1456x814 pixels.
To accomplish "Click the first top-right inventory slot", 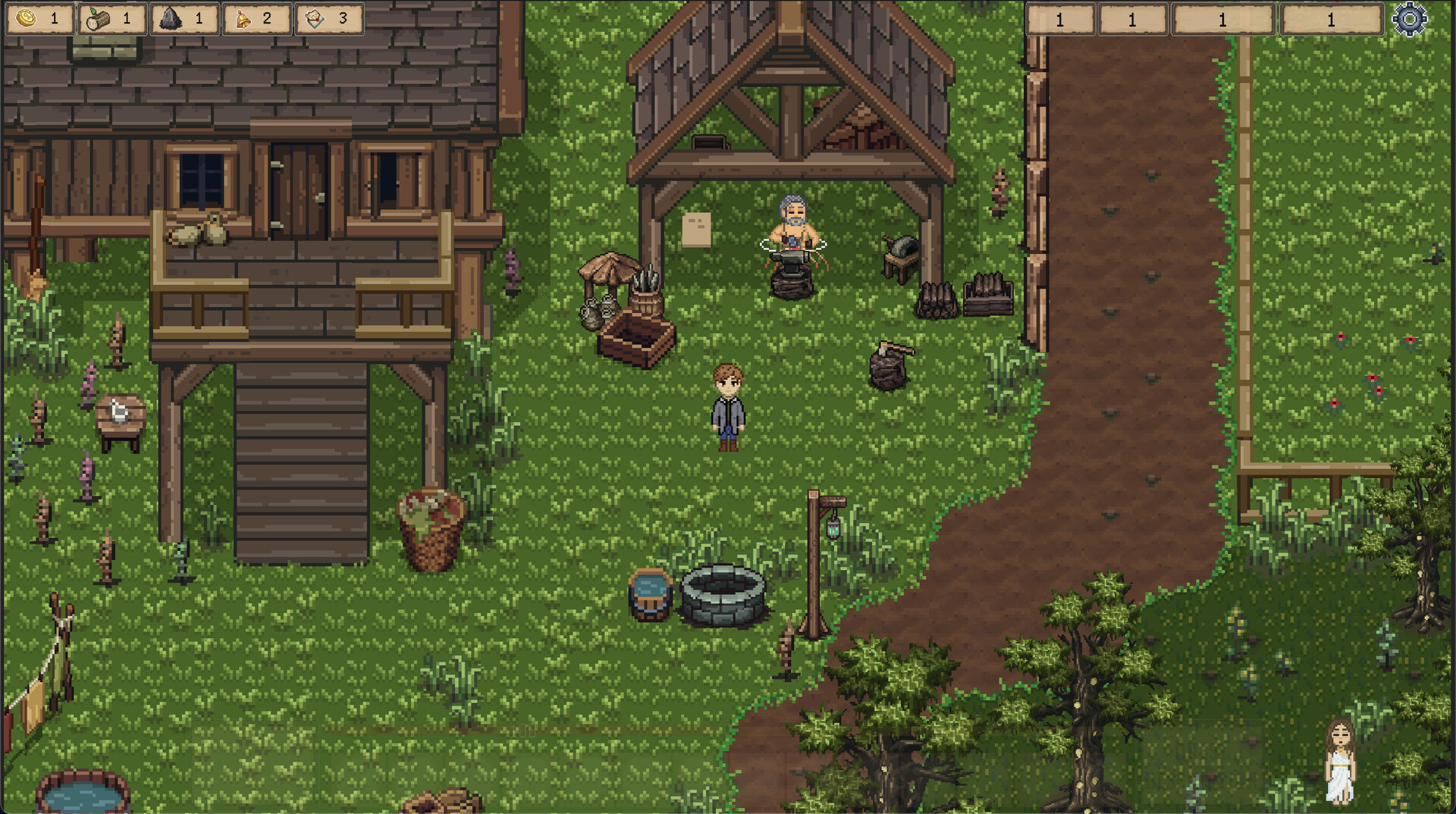I will click(x=1061, y=20).
